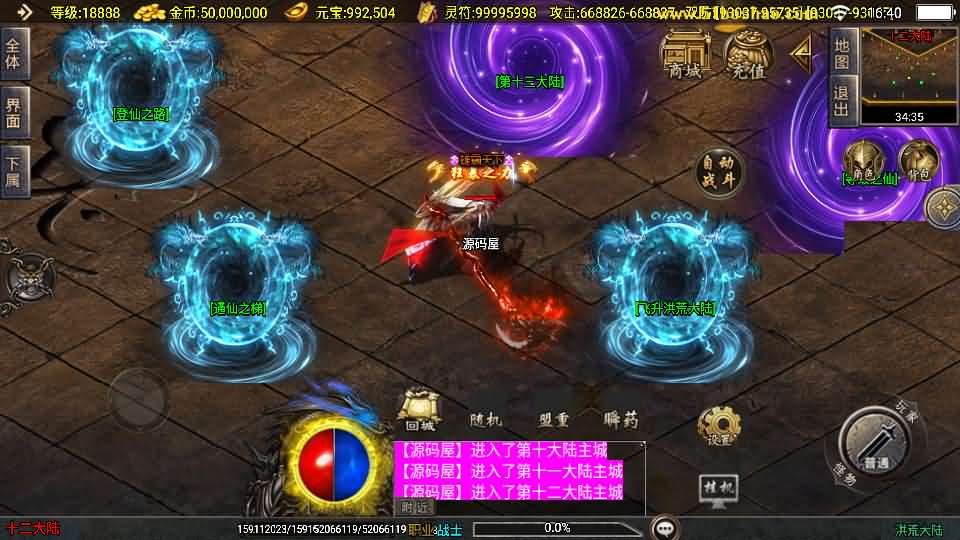Open the 地图 map panel
The width and height of the screenshot is (960, 540).
coord(842,53)
